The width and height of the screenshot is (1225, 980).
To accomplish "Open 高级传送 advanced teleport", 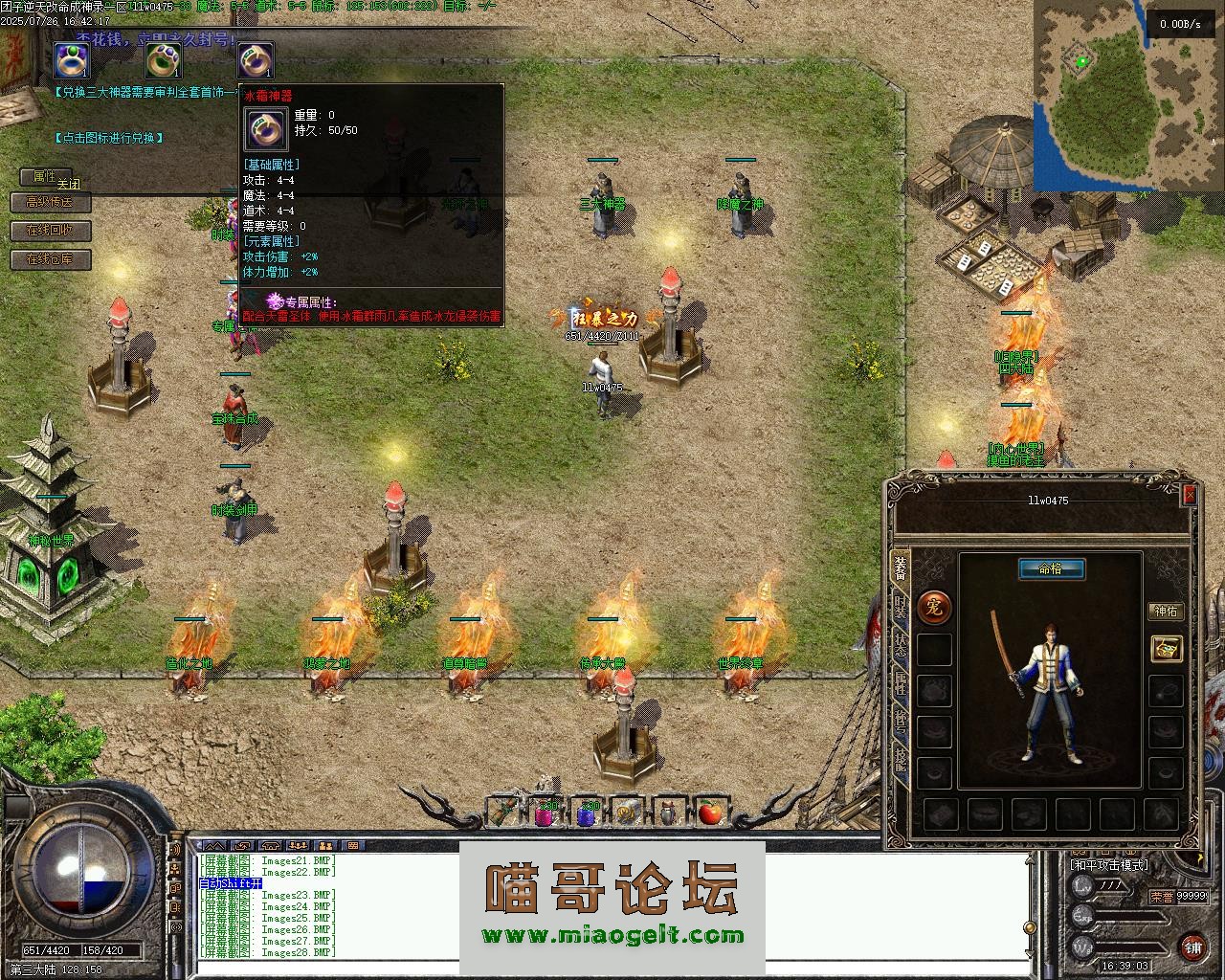I will 50,202.
